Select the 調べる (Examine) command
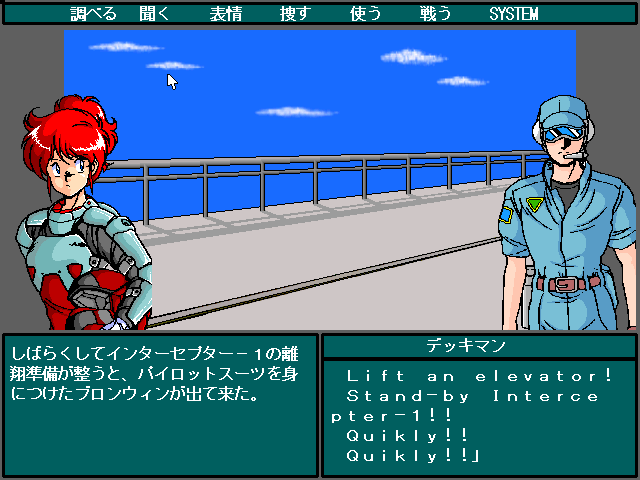 94,14
